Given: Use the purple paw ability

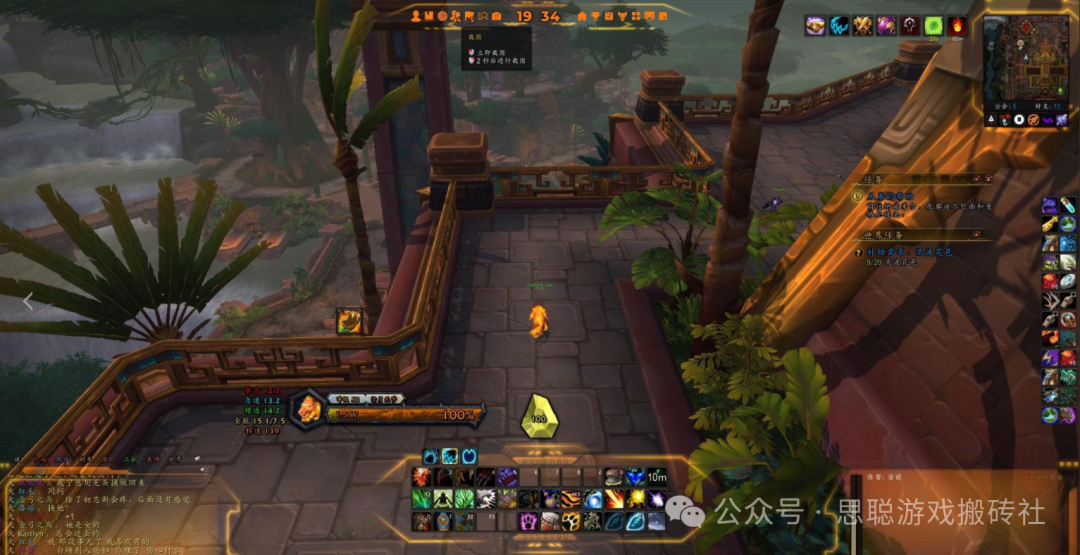Looking at the screenshot, I should coord(528,521).
